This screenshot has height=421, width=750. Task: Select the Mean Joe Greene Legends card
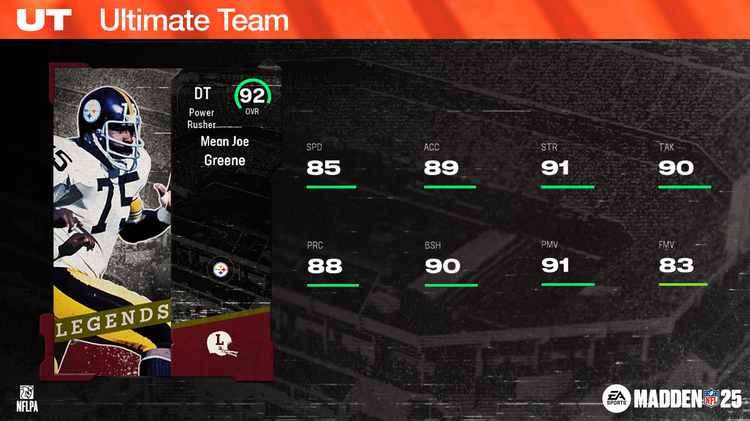160,220
